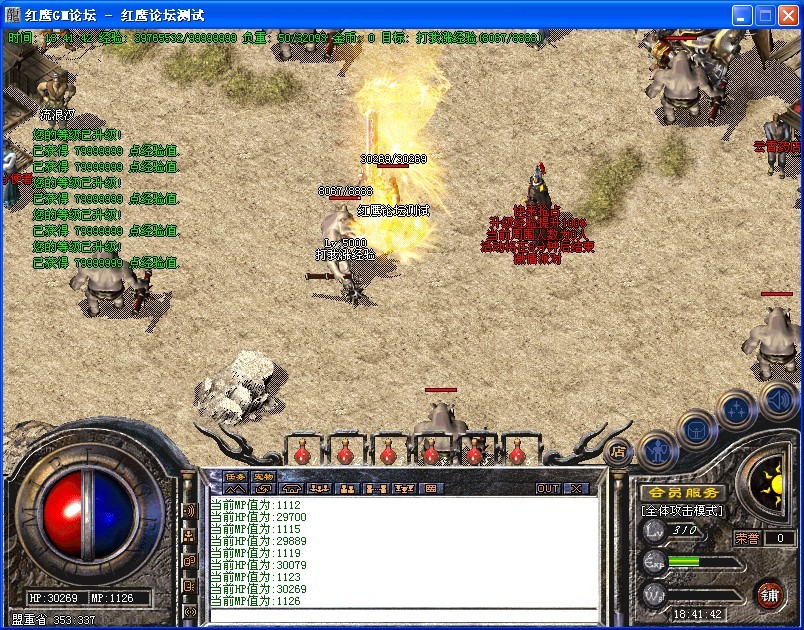Screen dimensions: 804x630
Task: Open the 会员服务 member services panel
Action: [683, 493]
